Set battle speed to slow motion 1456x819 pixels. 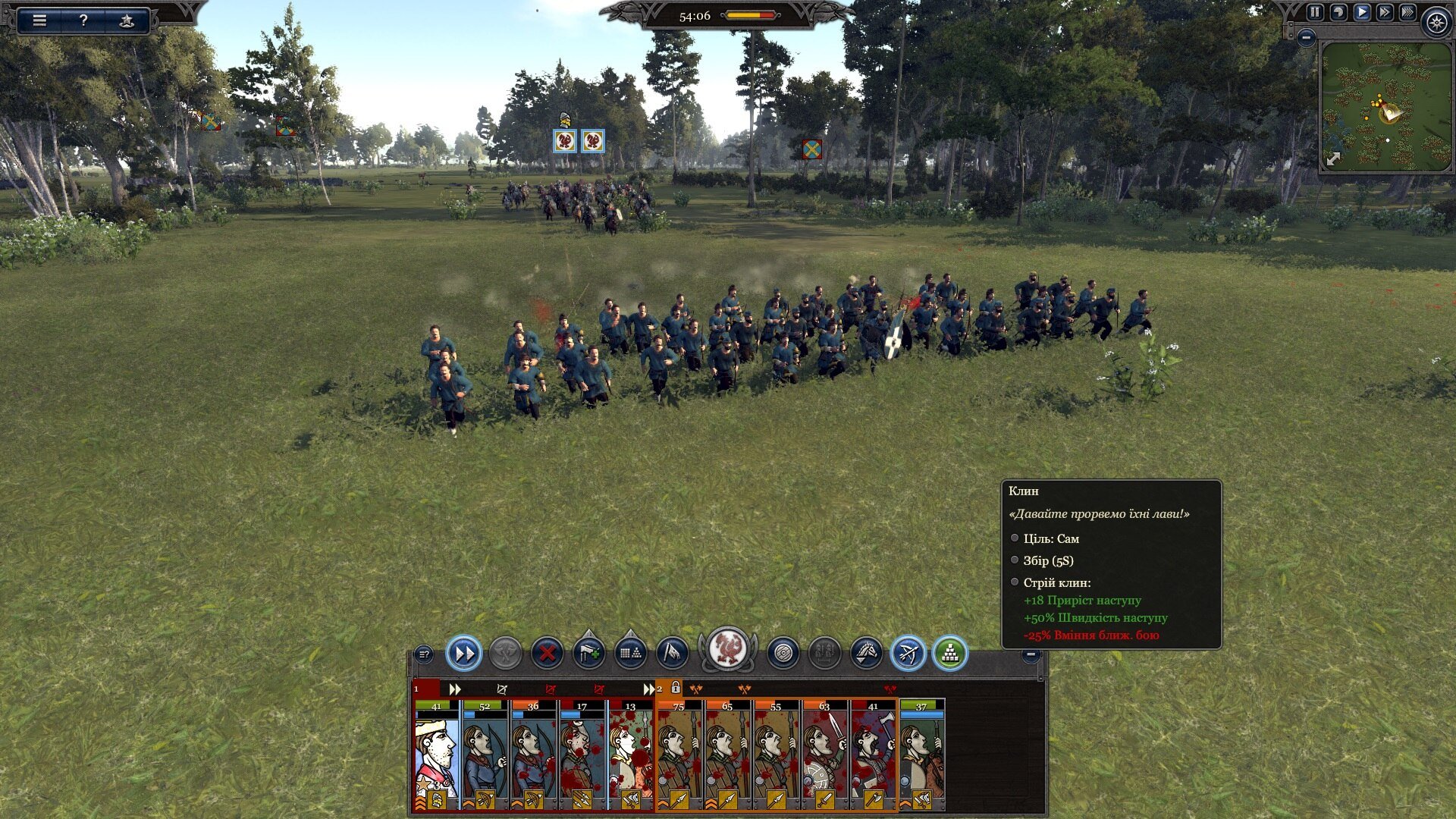point(1338,12)
